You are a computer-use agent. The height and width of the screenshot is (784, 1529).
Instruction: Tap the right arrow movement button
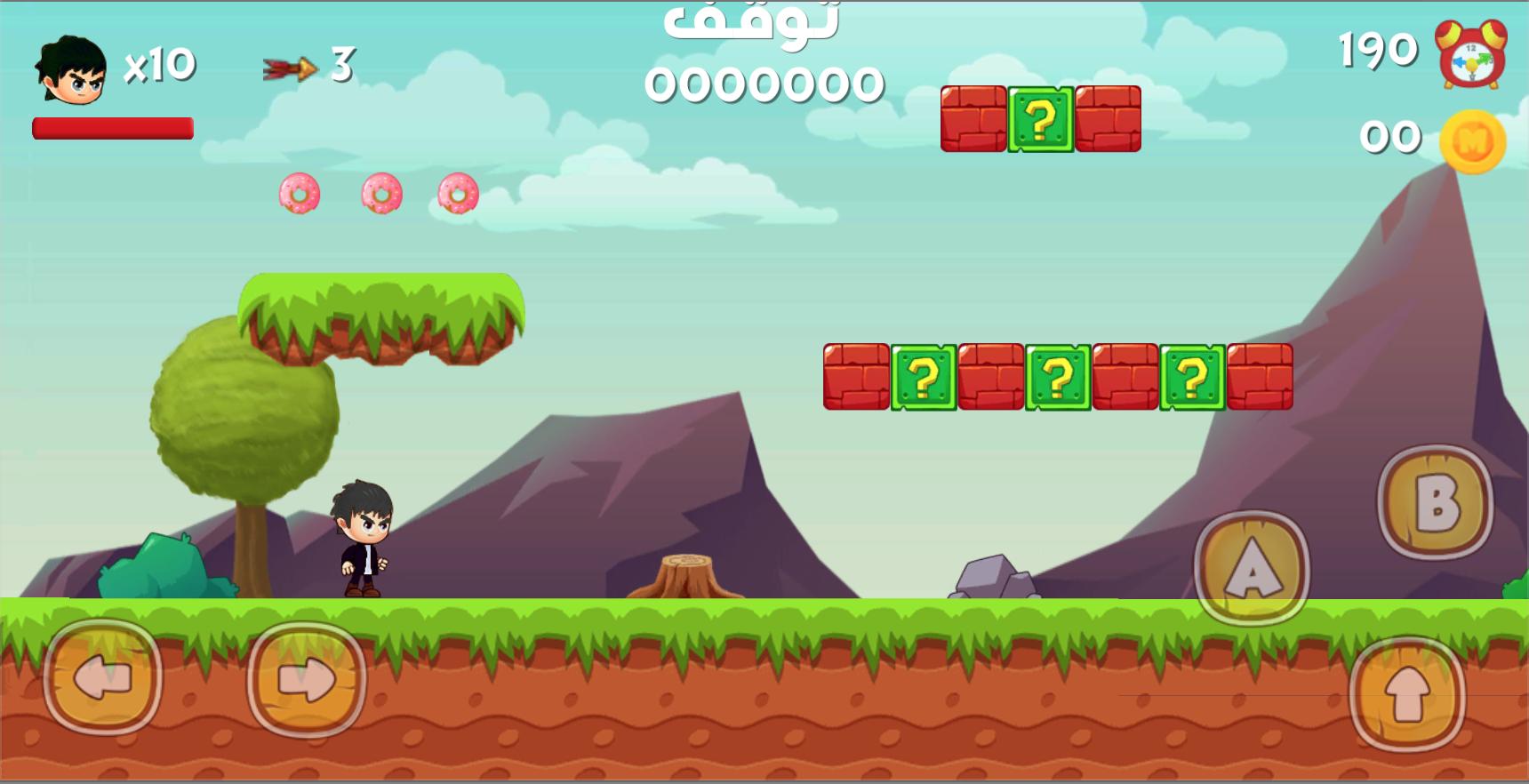(307, 681)
